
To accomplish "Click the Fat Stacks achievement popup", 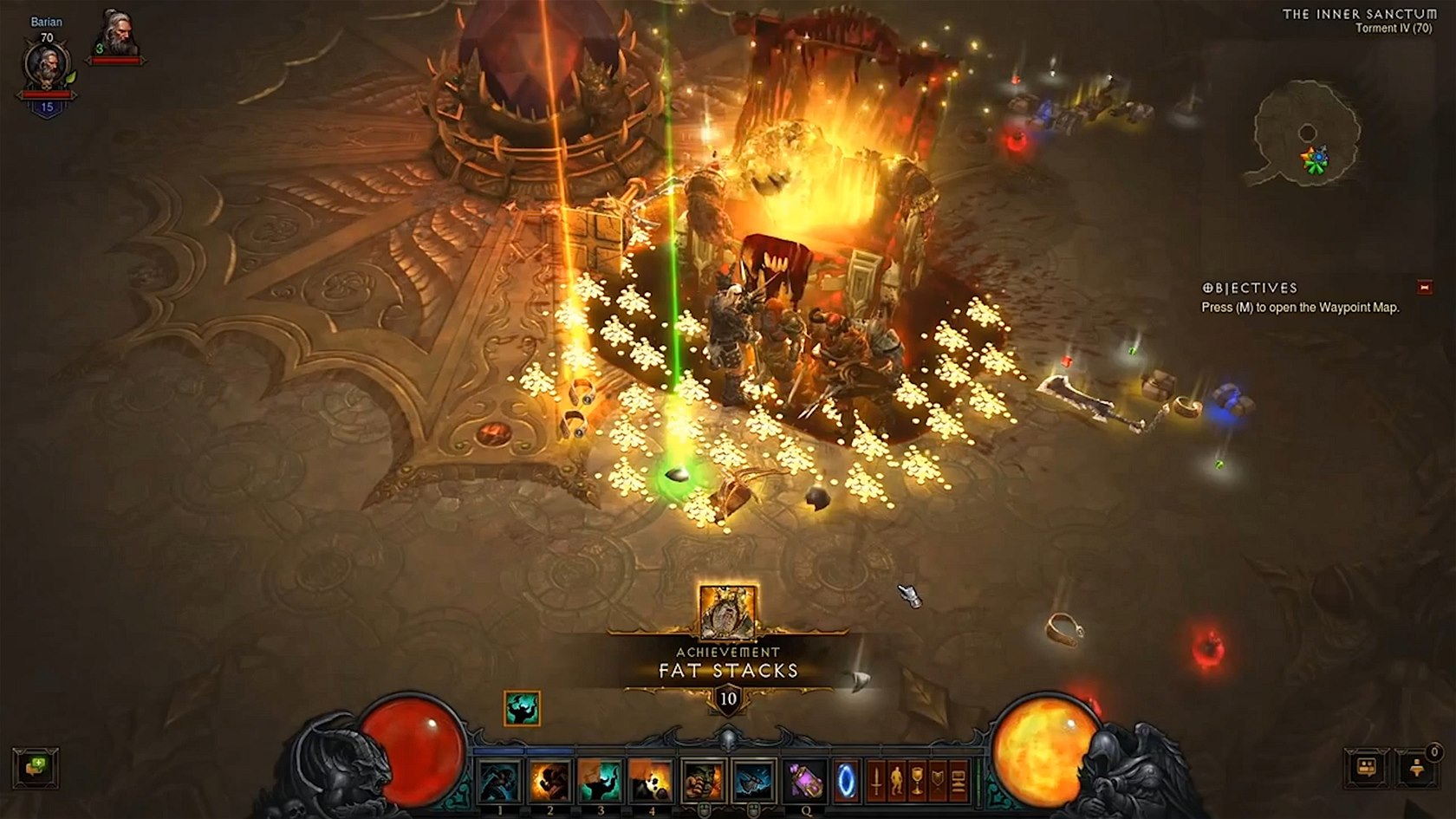I will coord(728,662).
